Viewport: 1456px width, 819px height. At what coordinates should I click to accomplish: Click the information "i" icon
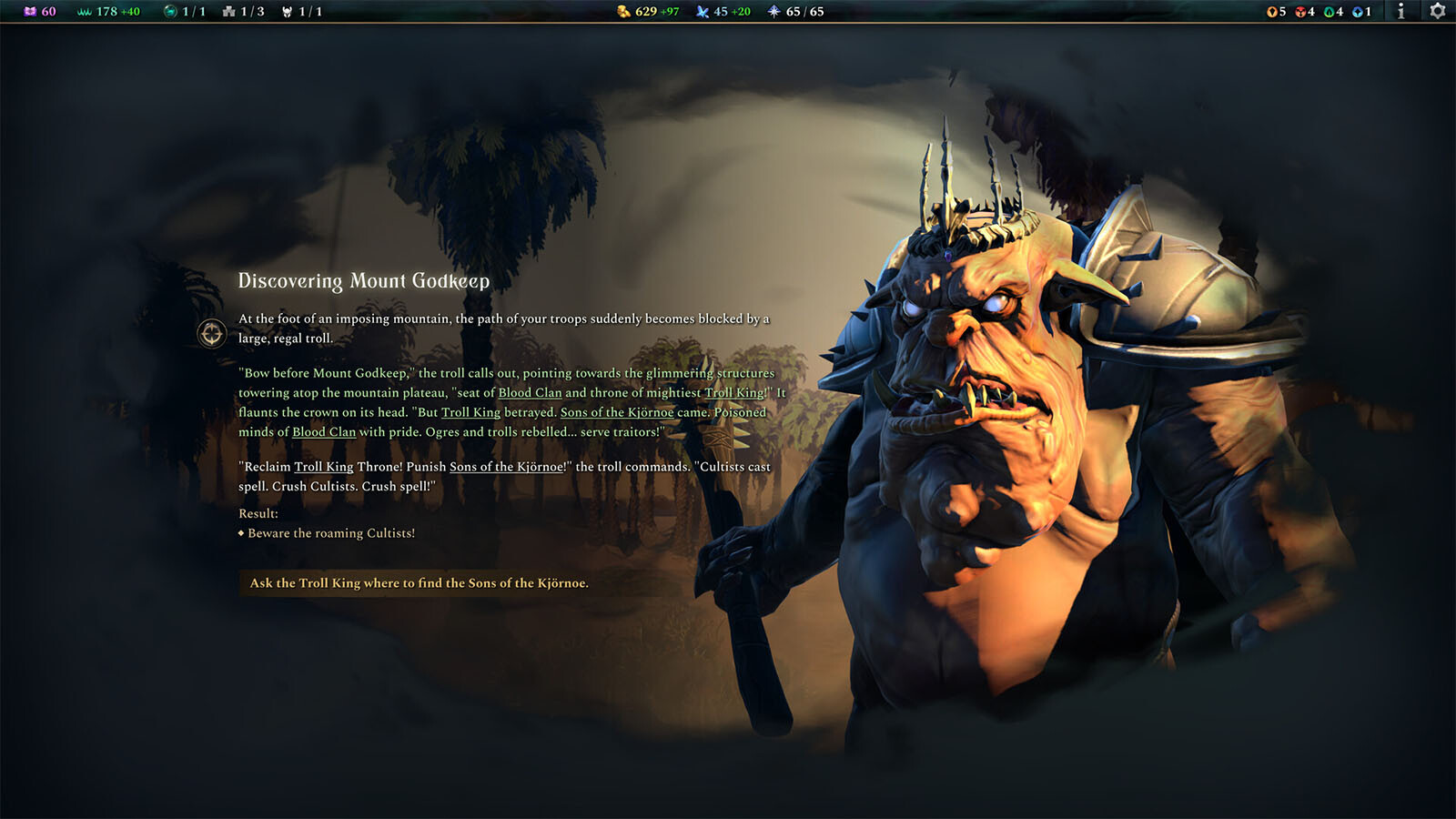[x=1401, y=12]
